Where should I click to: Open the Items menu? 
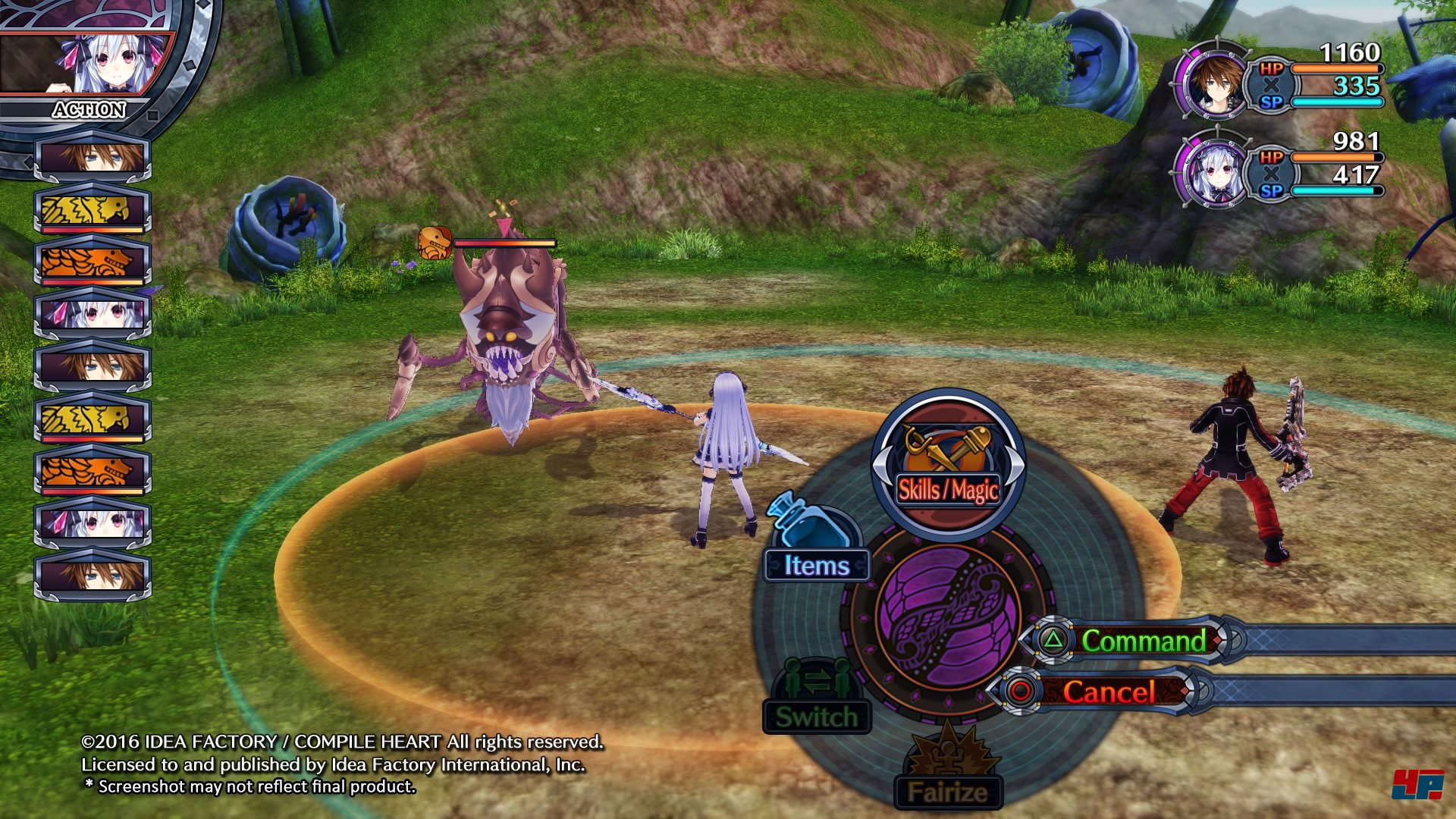[x=816, y=564]
